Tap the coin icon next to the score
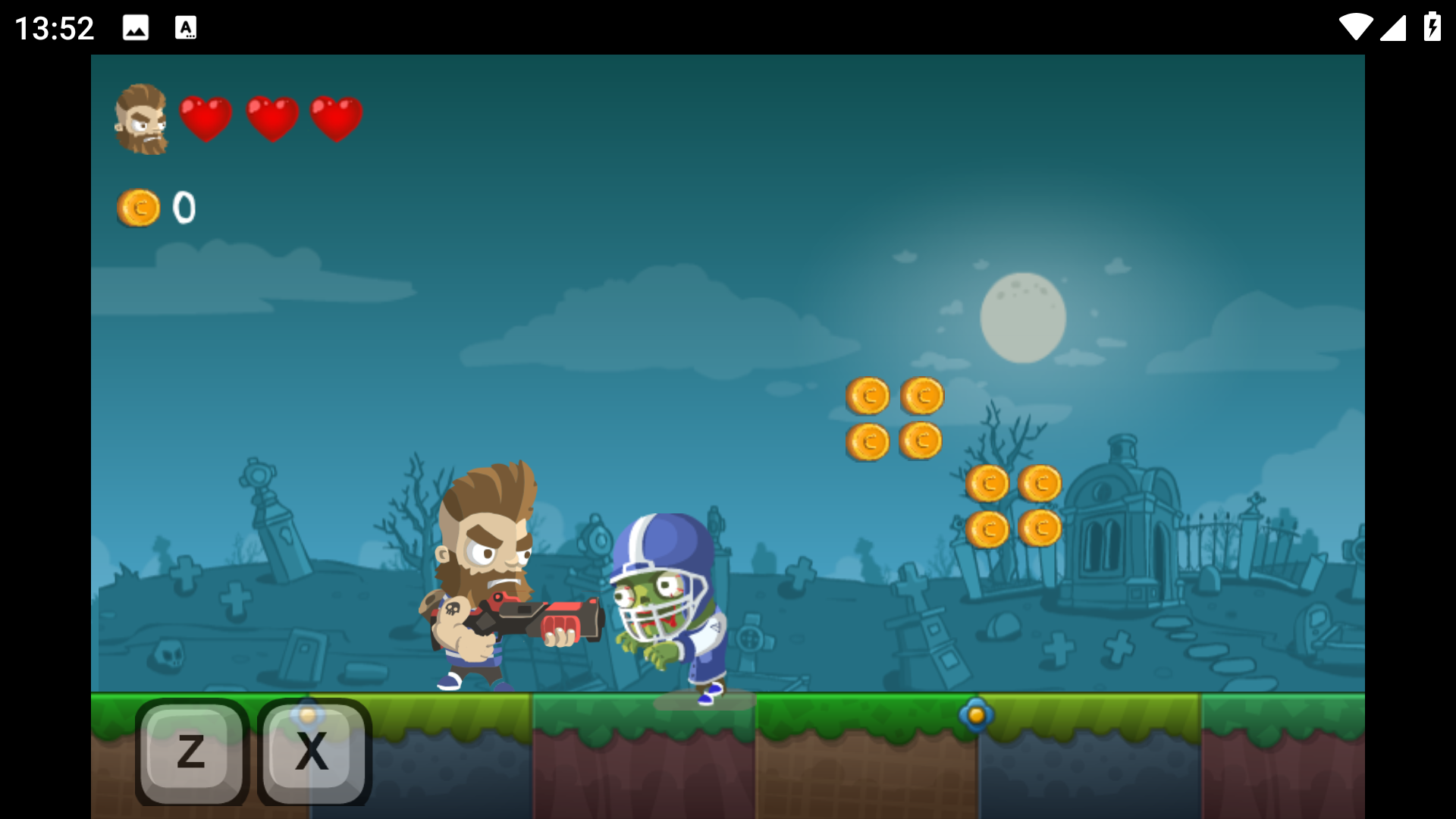 (x=137, y=209)
